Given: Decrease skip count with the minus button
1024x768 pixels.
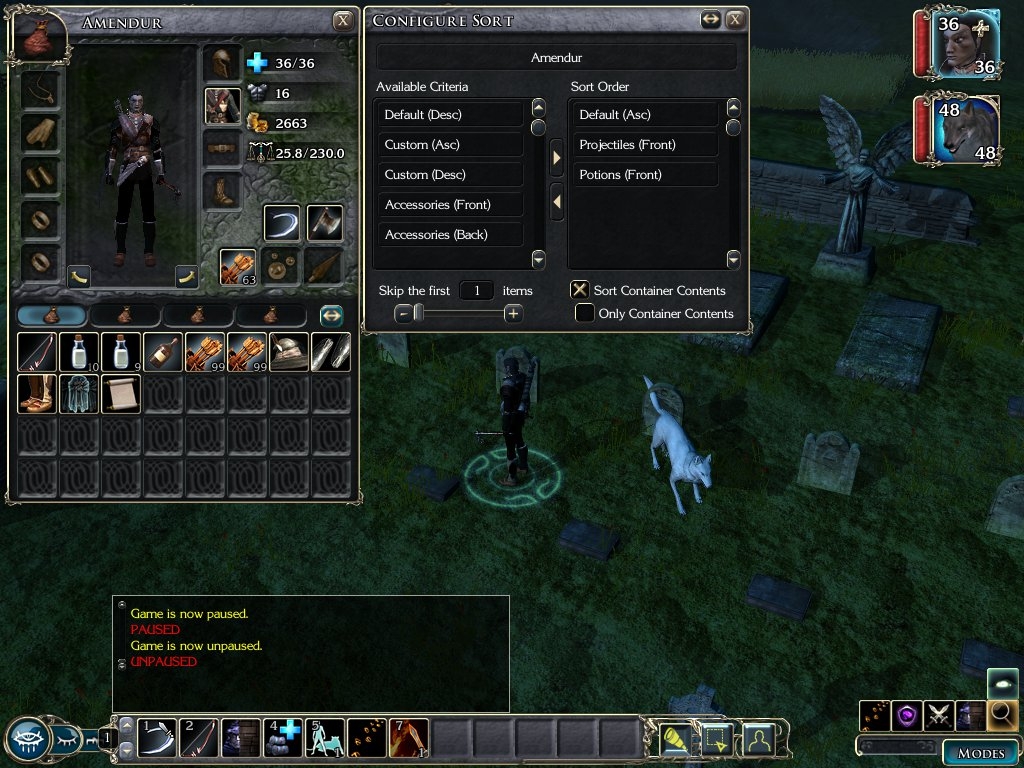Looking at the screenshot, I should [x=403, y=314].
